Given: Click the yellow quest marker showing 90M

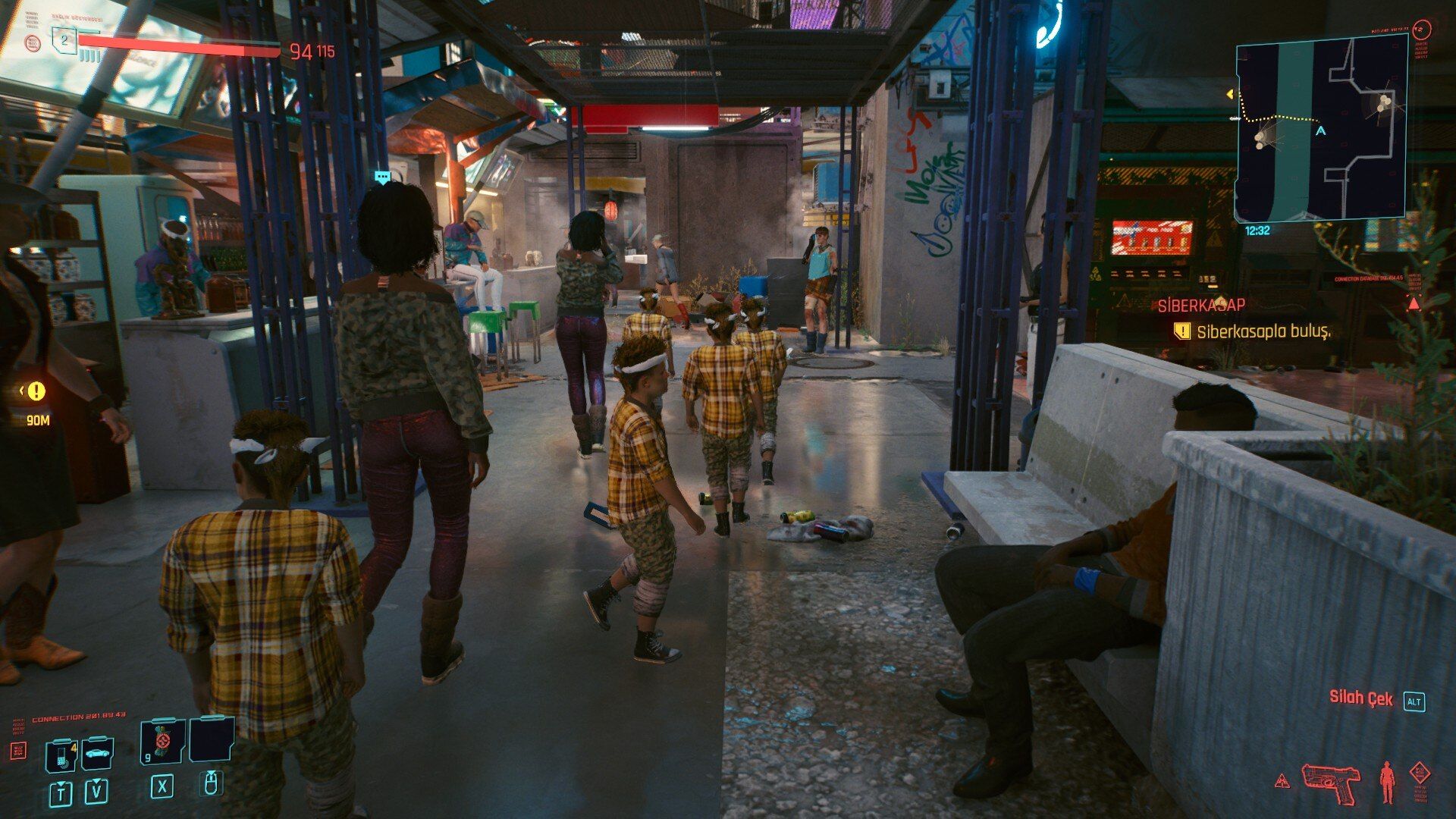Looking at the screenshot, I should click(35, 392).
